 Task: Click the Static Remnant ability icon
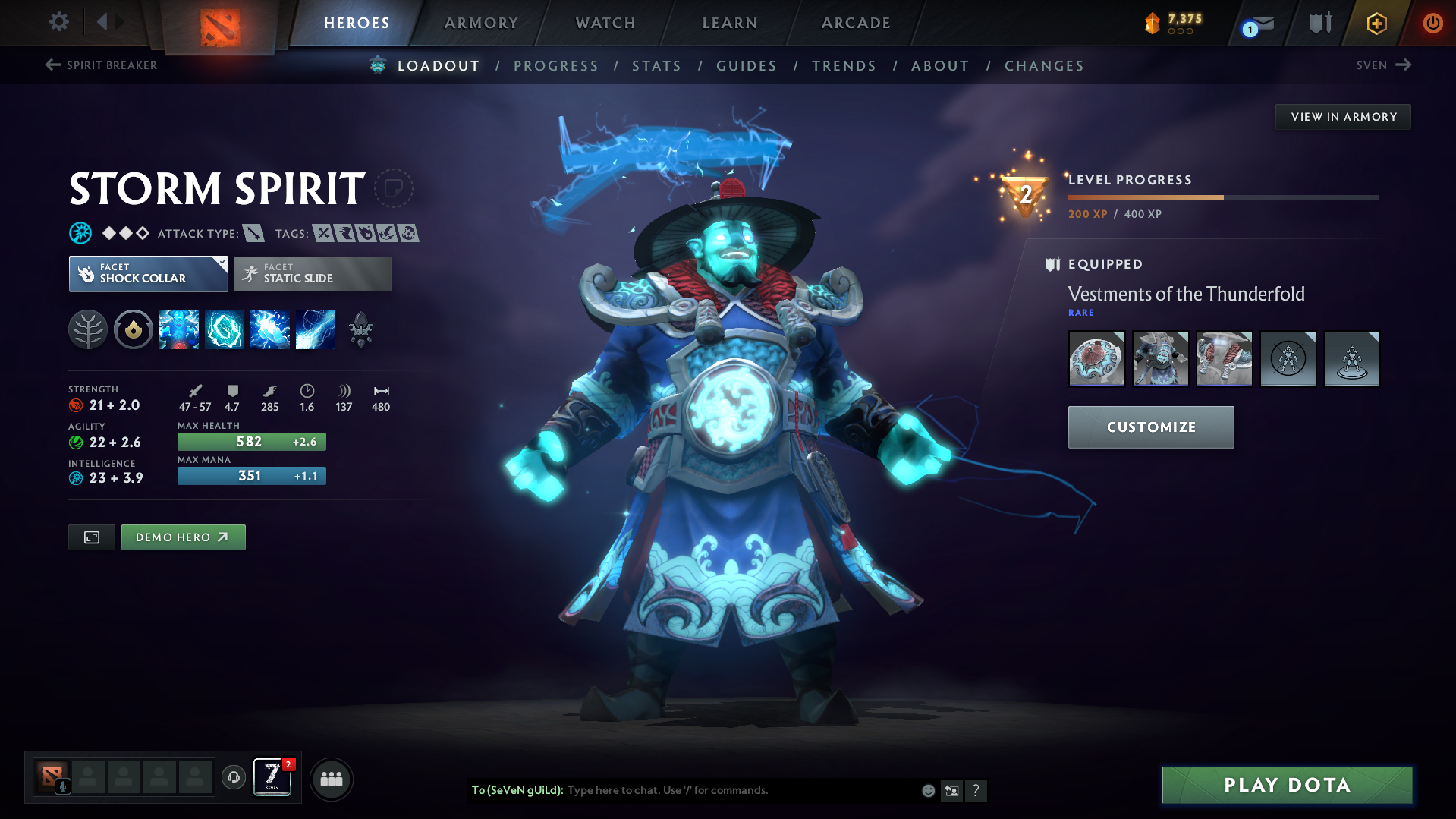pyautogui.click(x=179, y=329)
